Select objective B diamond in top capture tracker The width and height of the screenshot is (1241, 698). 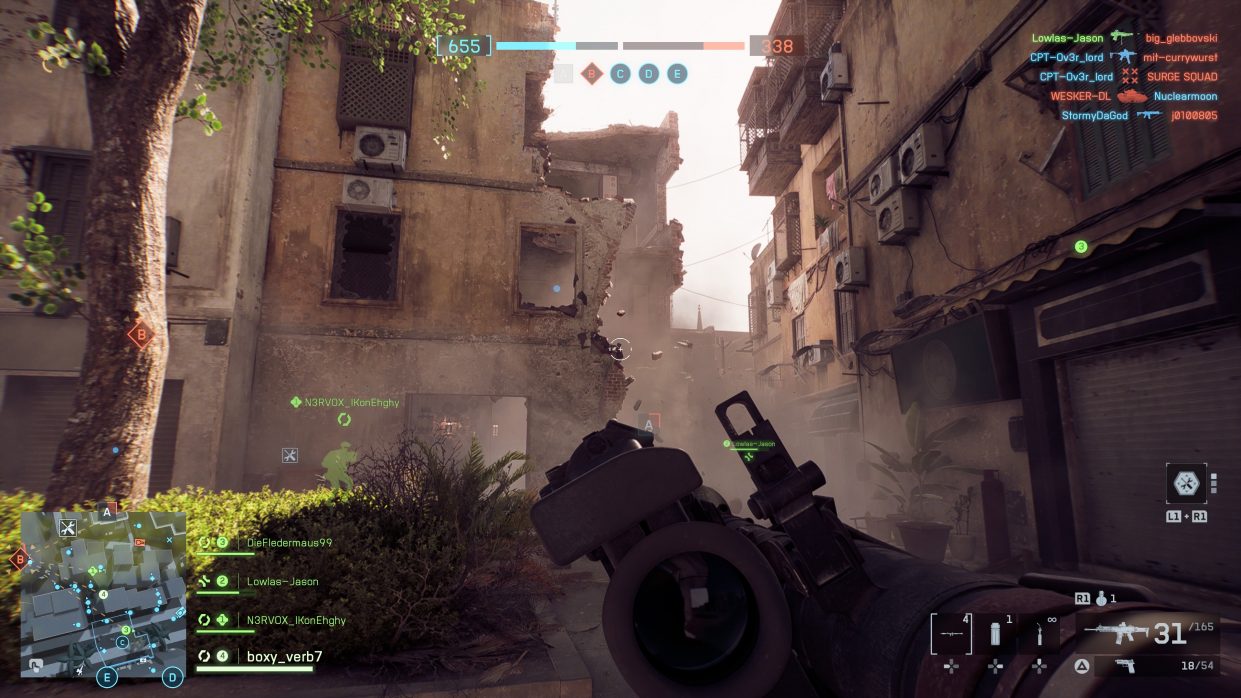(x=592, y=73)
